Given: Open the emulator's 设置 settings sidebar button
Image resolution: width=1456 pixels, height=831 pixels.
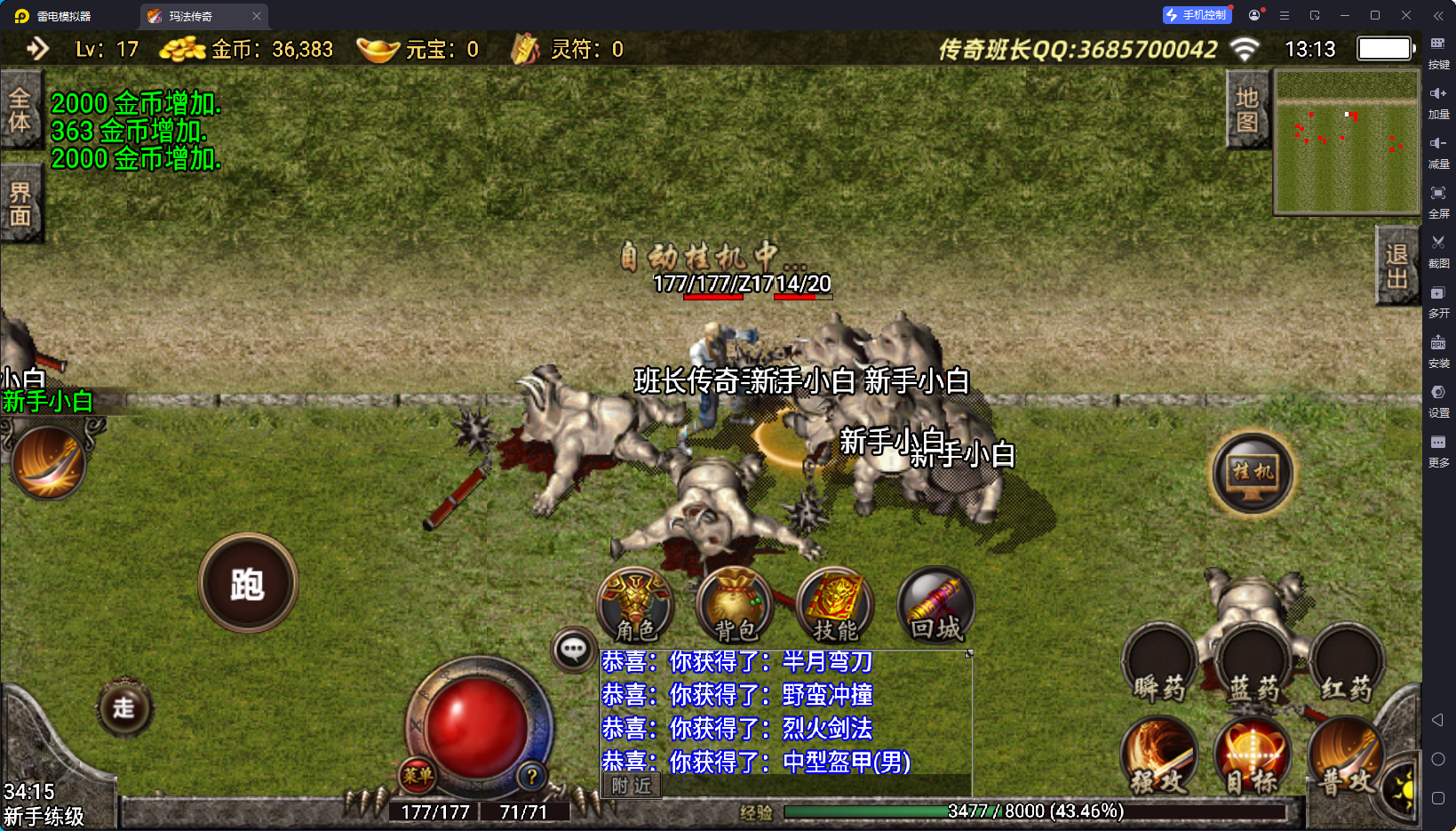Looking at the screenshot, I should click(x=1438, y=399).
